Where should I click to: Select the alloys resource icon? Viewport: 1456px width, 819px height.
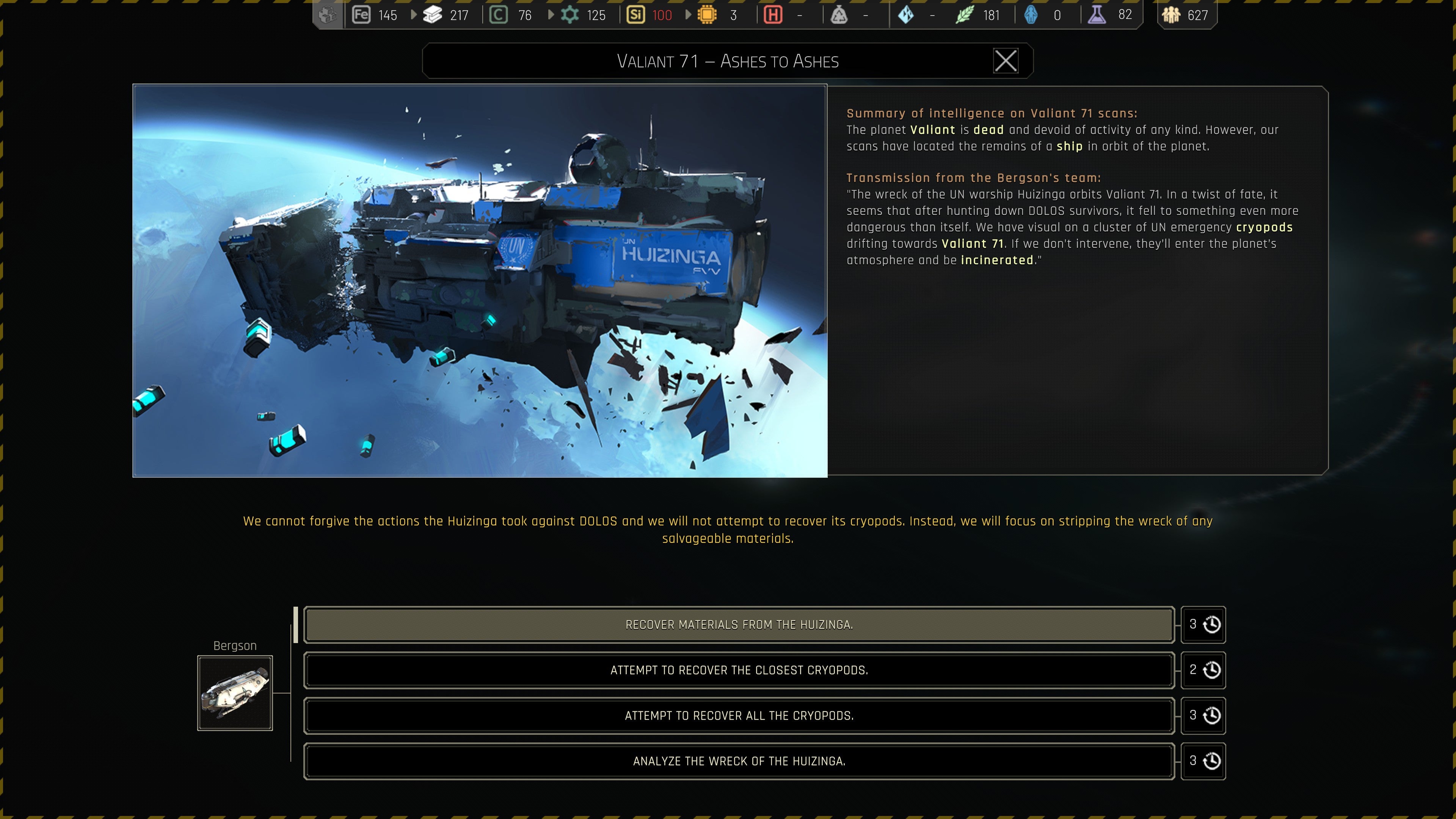coord(433,15)
